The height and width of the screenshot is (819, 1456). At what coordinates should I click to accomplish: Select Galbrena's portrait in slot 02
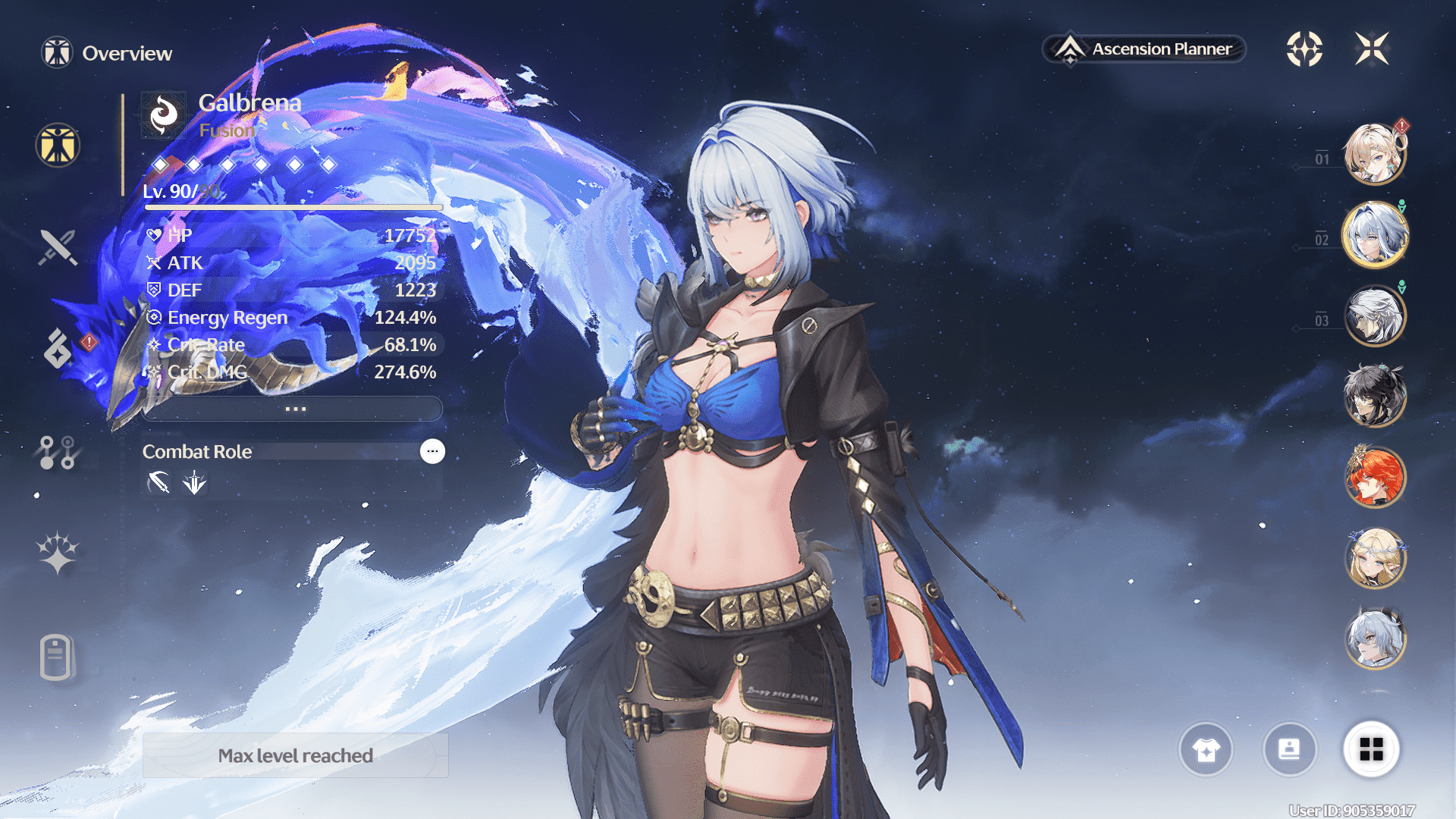[x=1374, y=236]
